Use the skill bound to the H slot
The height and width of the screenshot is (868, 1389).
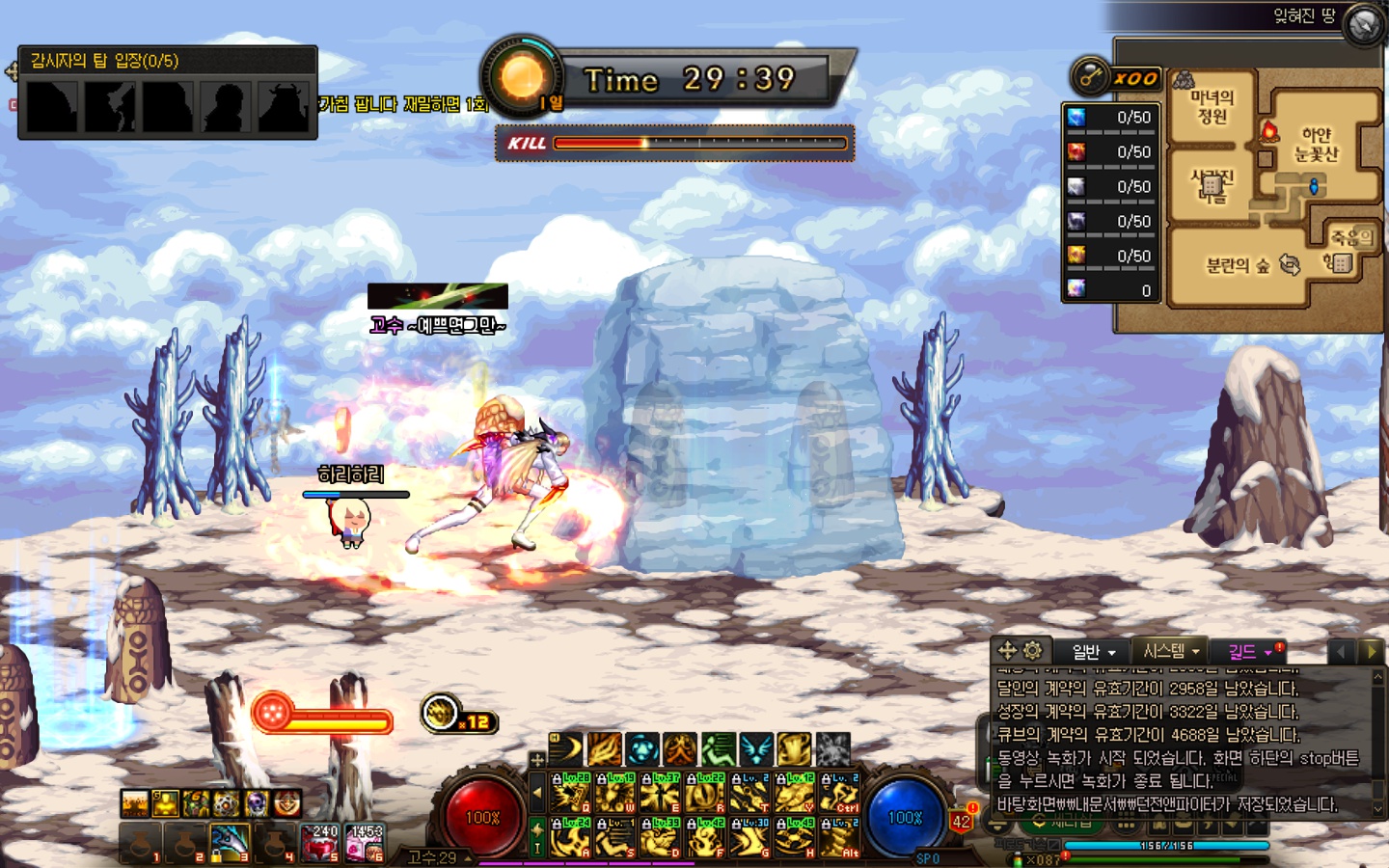point(794,837)
